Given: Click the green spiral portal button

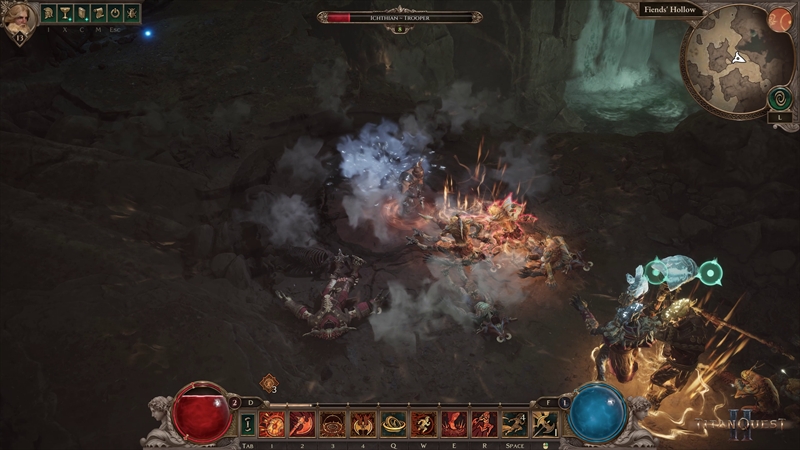Looking at the screenshot, I should (779, 98).
